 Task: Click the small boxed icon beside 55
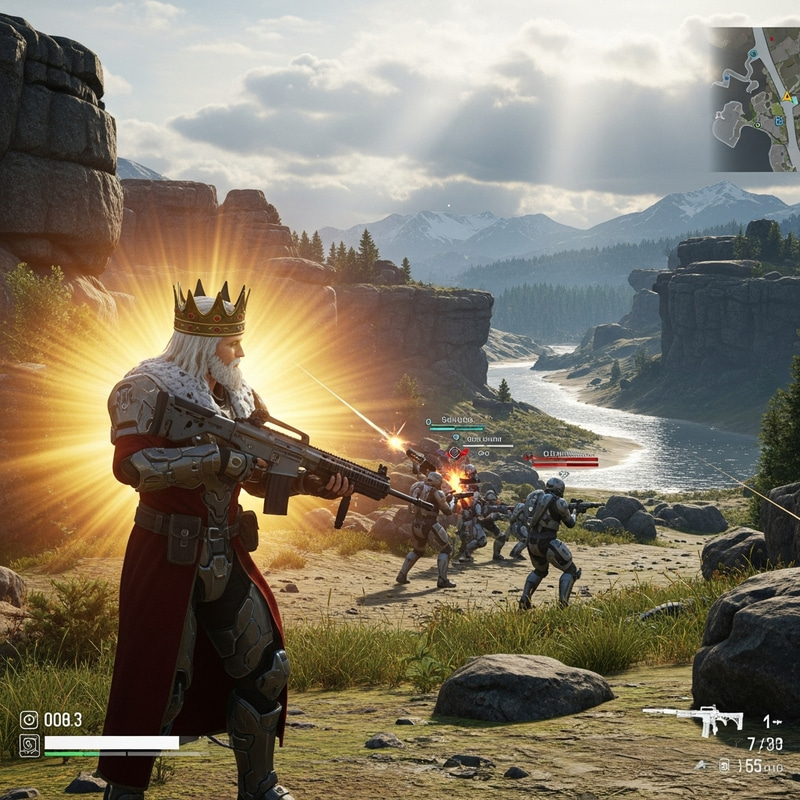click(x=724, y=765)
